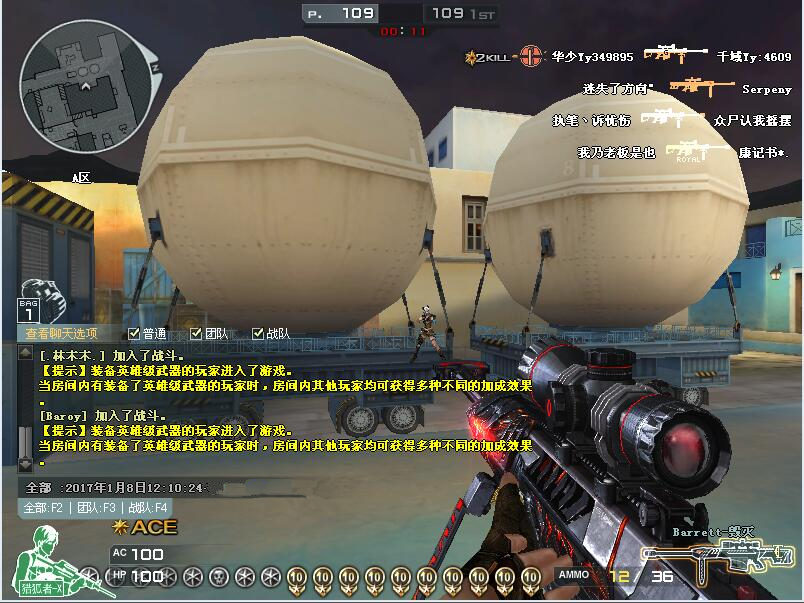Toggle the 团队 chat checkbox
The width and height of the screenshot is (804, 603).
pos(196,334)
